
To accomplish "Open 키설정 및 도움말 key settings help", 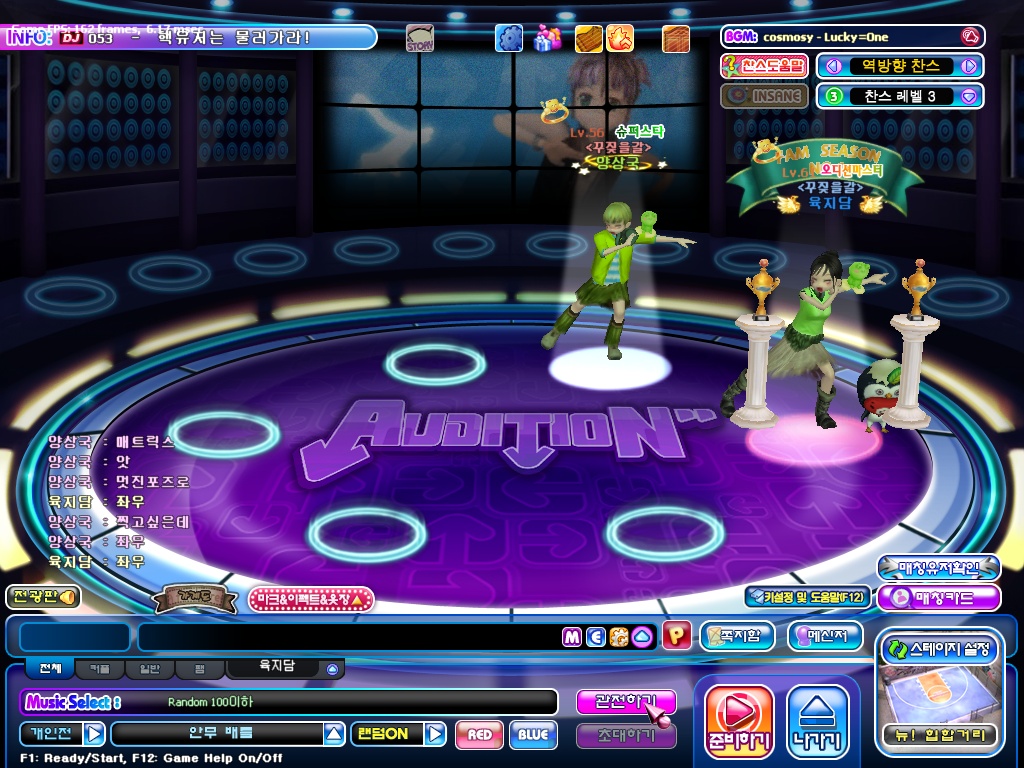I will coord(807,597).
